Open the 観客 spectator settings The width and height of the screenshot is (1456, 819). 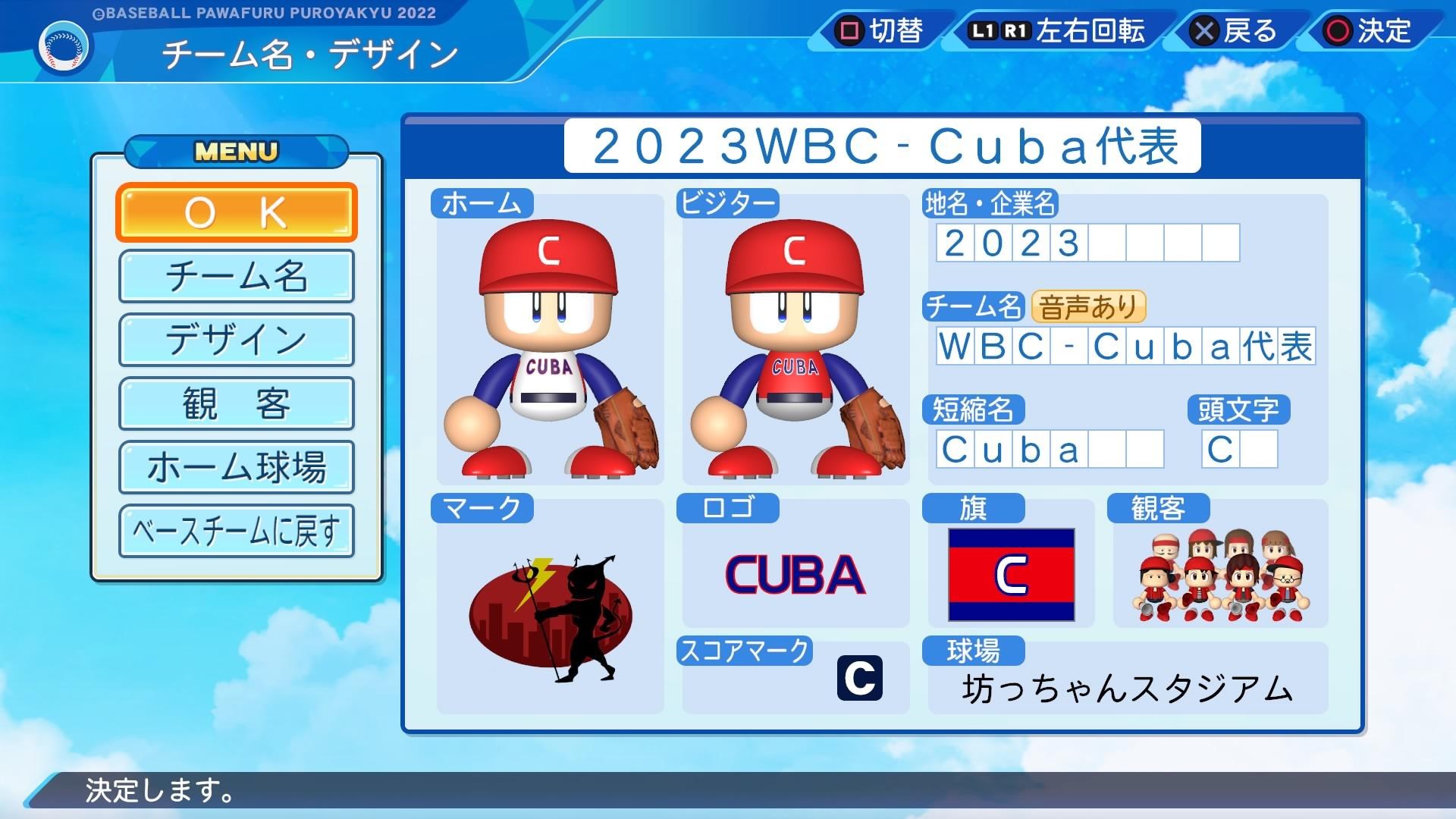pyautogui.click(x=236, y=403)
